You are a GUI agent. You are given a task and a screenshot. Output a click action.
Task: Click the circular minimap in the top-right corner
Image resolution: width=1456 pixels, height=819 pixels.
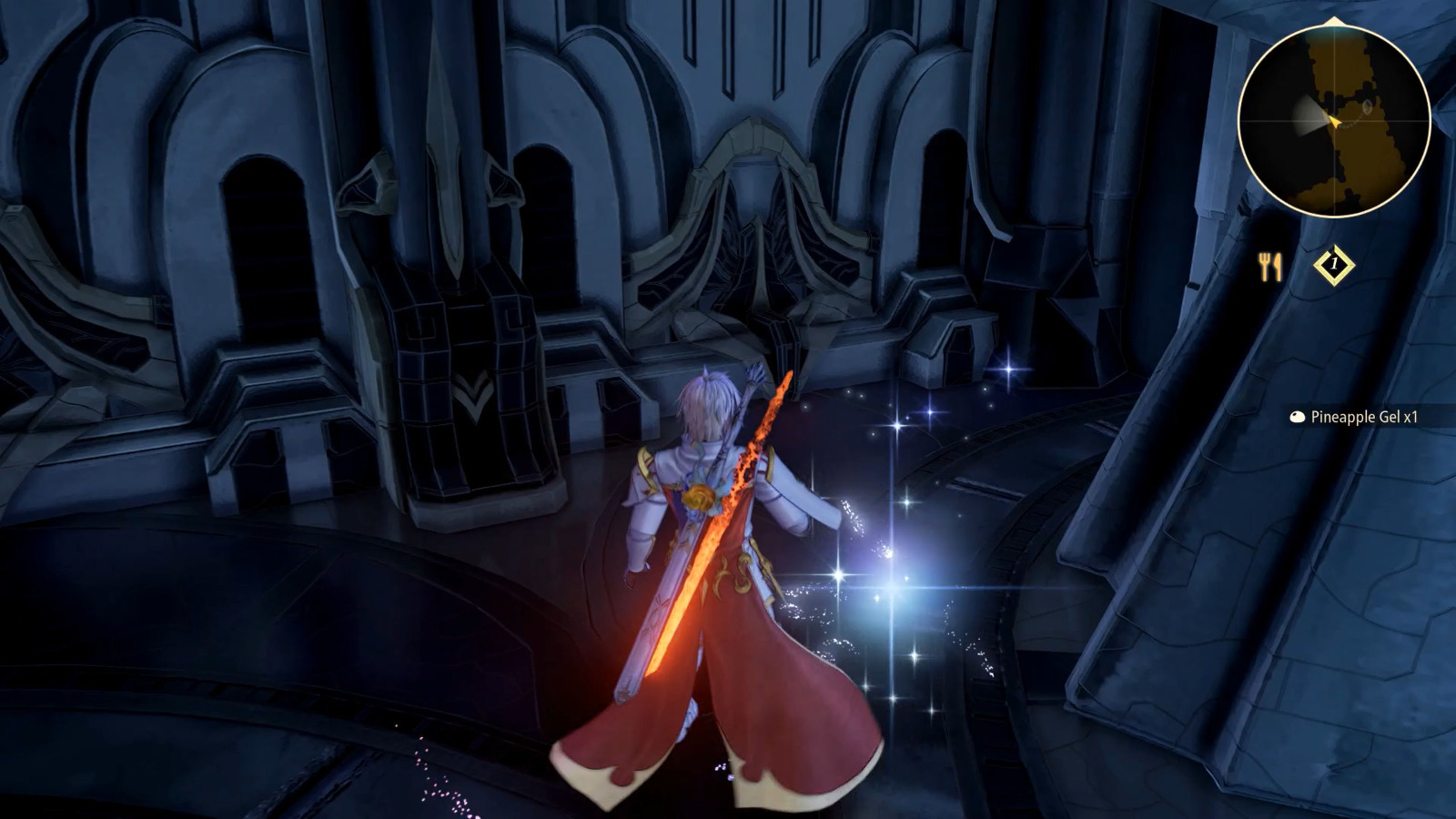[1333, 121]
